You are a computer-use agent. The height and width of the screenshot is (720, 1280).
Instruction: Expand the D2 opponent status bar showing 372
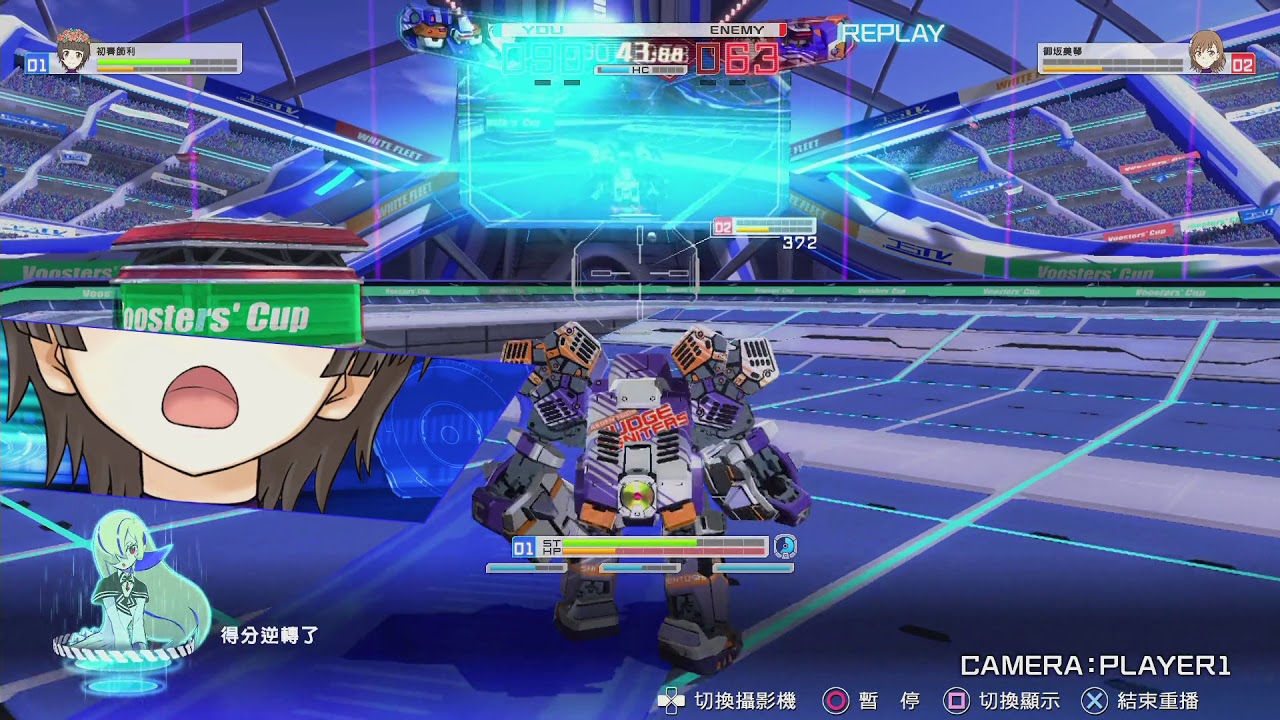[760, 226]
